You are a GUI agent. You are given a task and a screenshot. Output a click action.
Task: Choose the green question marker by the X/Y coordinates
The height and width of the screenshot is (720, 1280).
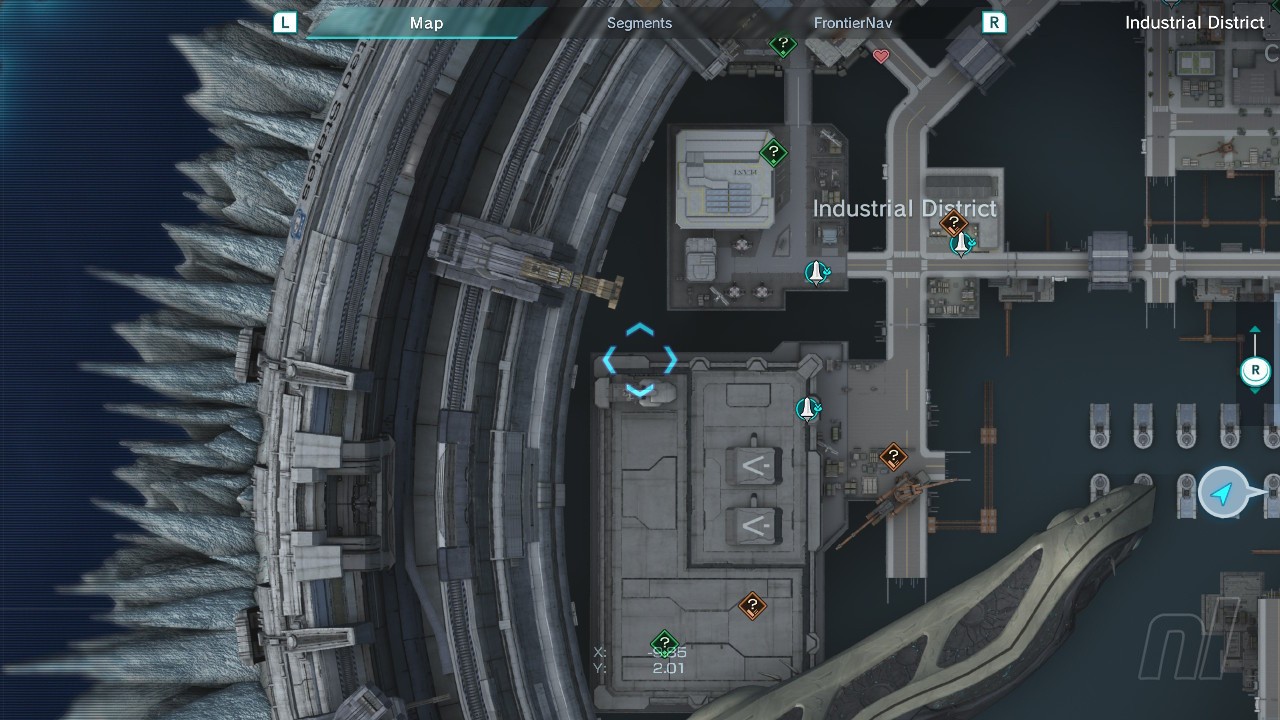click(664, 644)
